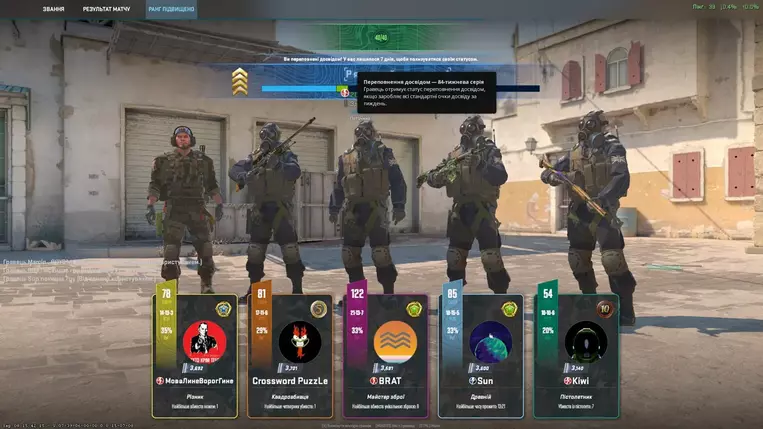
Task: Switch to the ЗВАННЯ tab
Action: tap(54, 9)
